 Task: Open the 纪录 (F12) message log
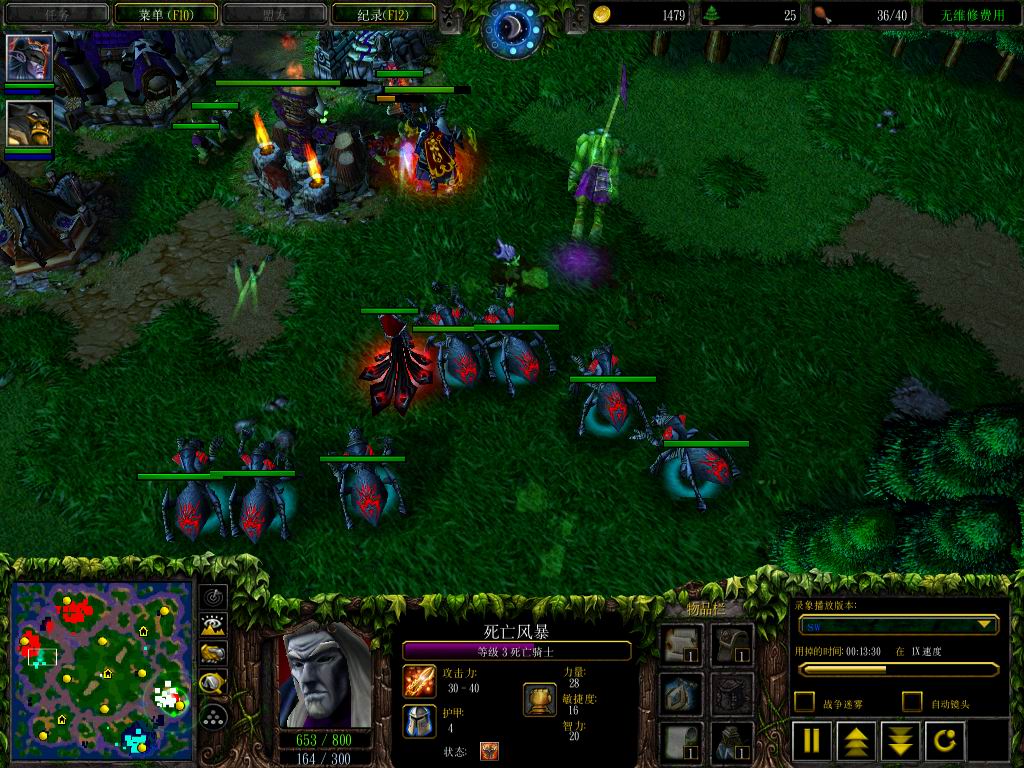[382, 14]
